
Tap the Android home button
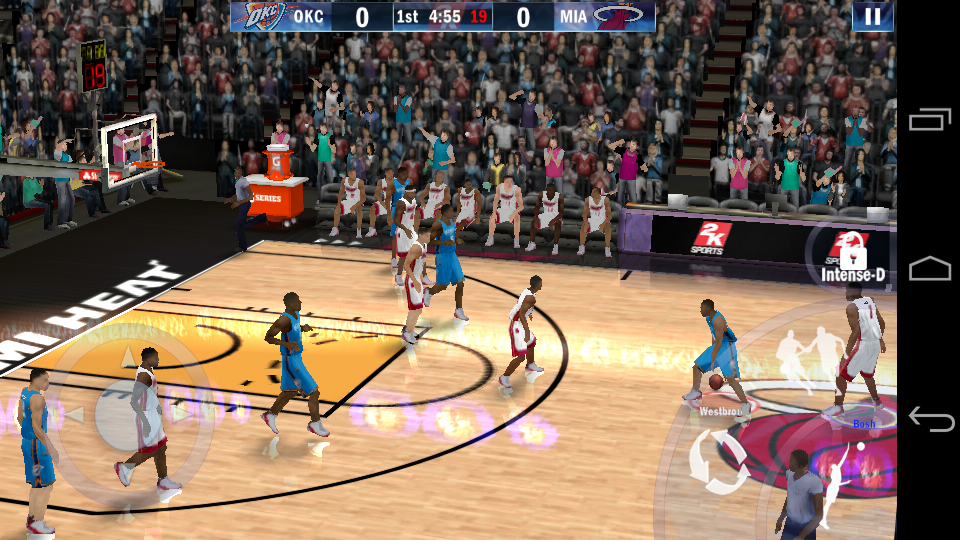click(930, 268)
